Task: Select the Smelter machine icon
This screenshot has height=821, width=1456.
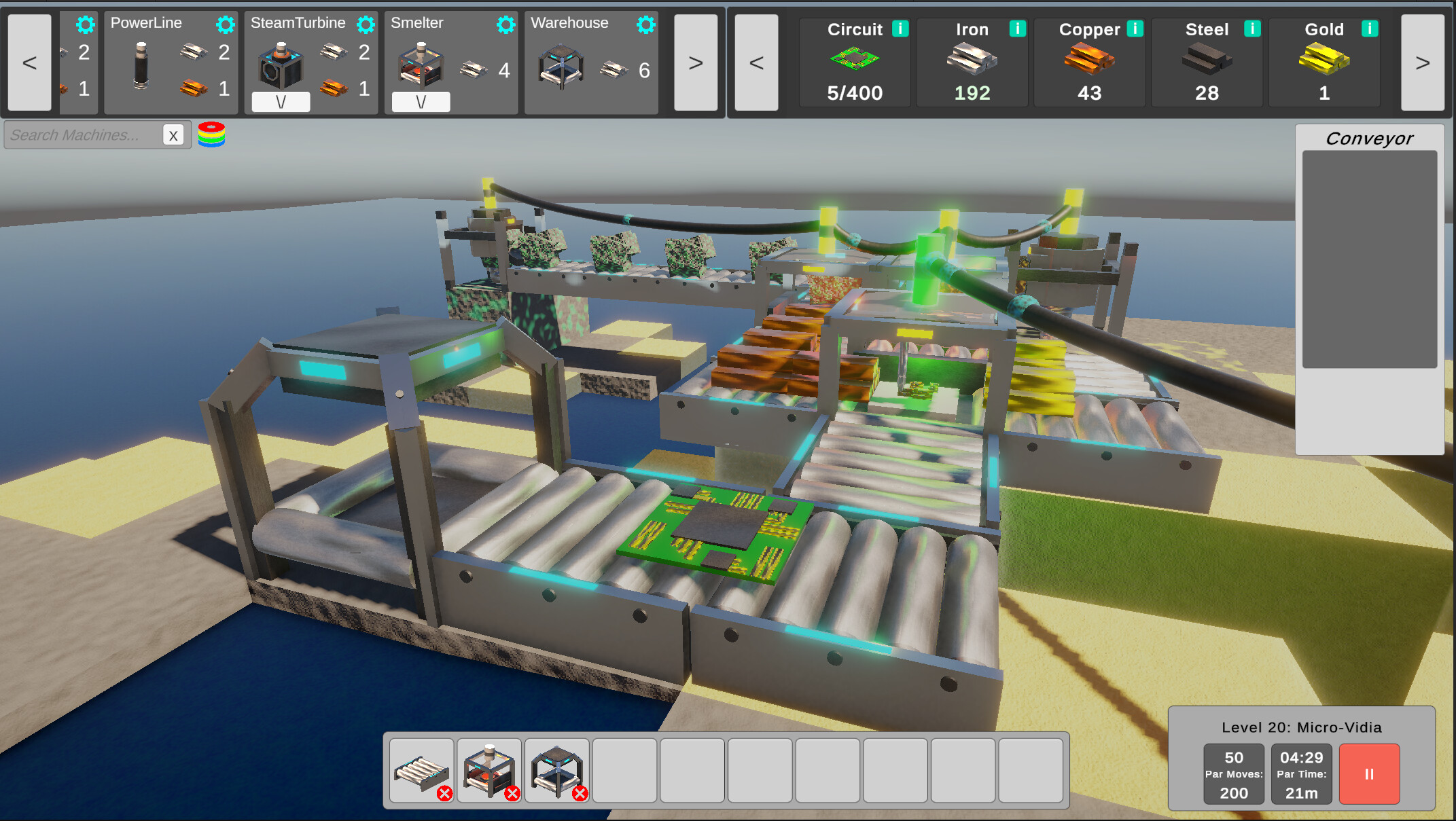Action: (x=421, y=65)
